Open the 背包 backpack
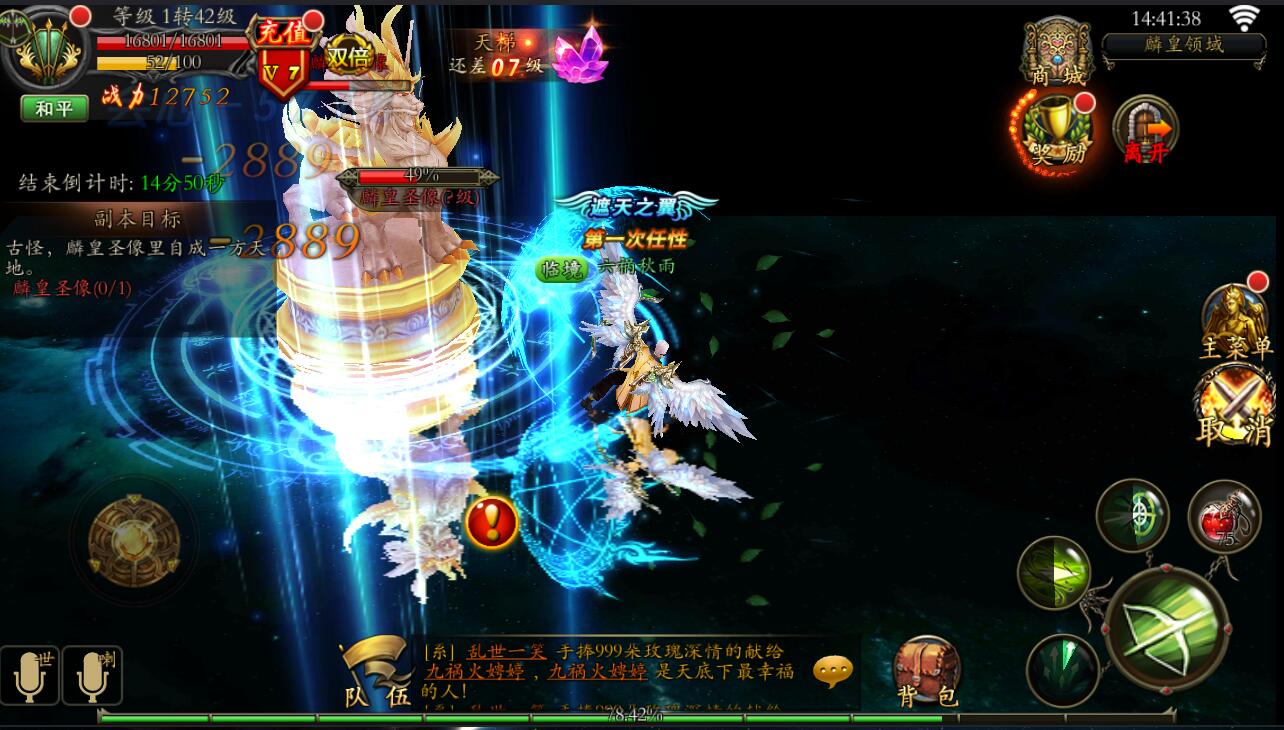The height and width of the screenshot is (730, 1284). 926,671
